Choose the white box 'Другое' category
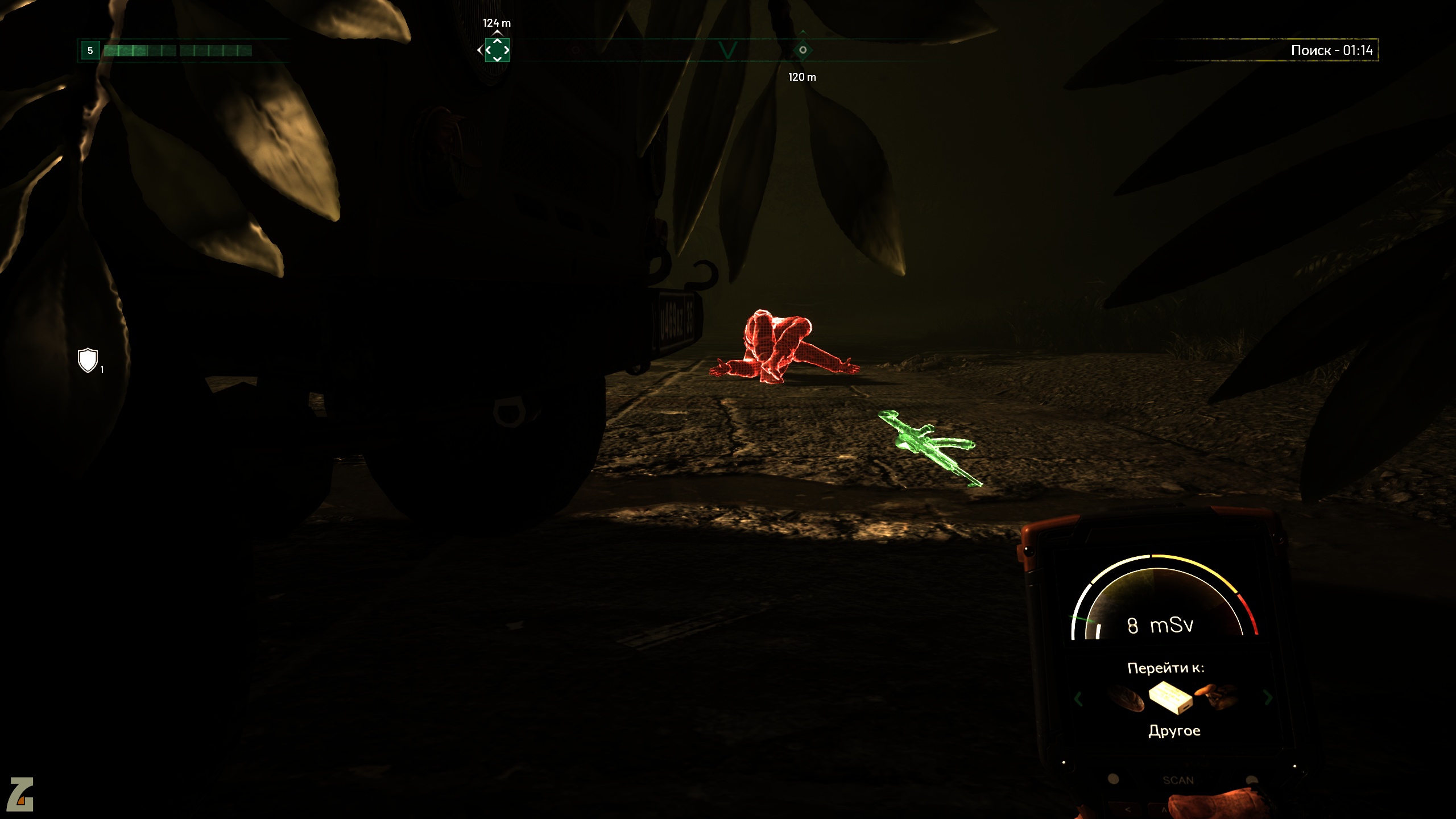The width and height of the screenshot is (1456, 819). tap(1169, 698)
